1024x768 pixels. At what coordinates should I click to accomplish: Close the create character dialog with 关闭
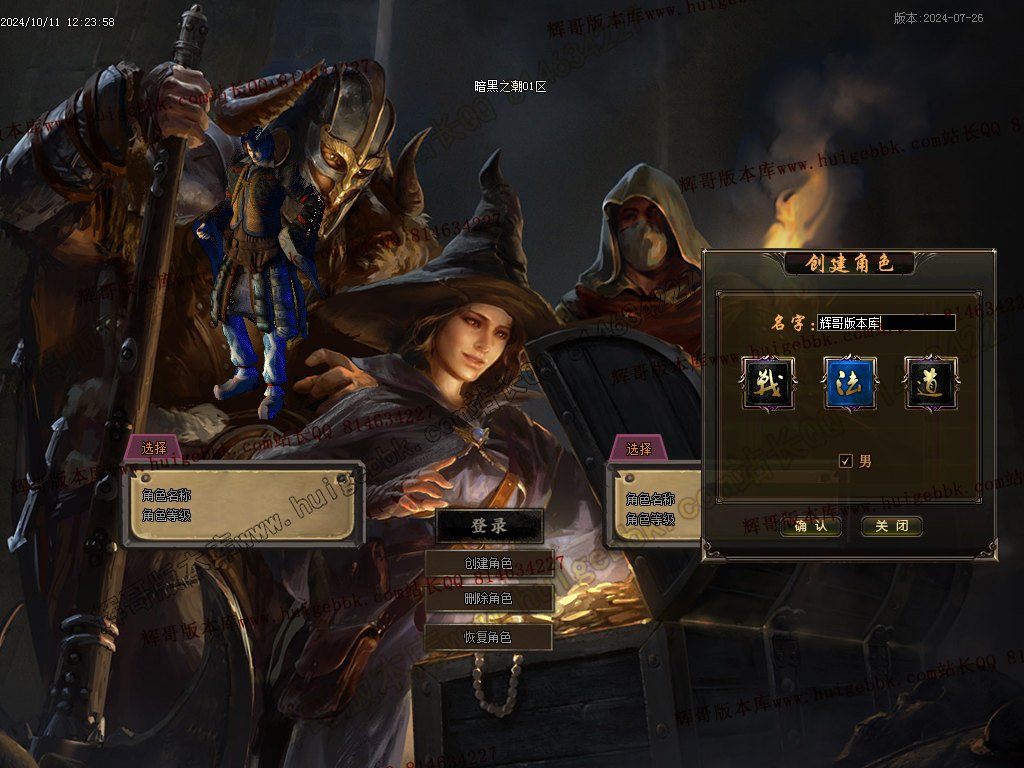tap(891, 526)
